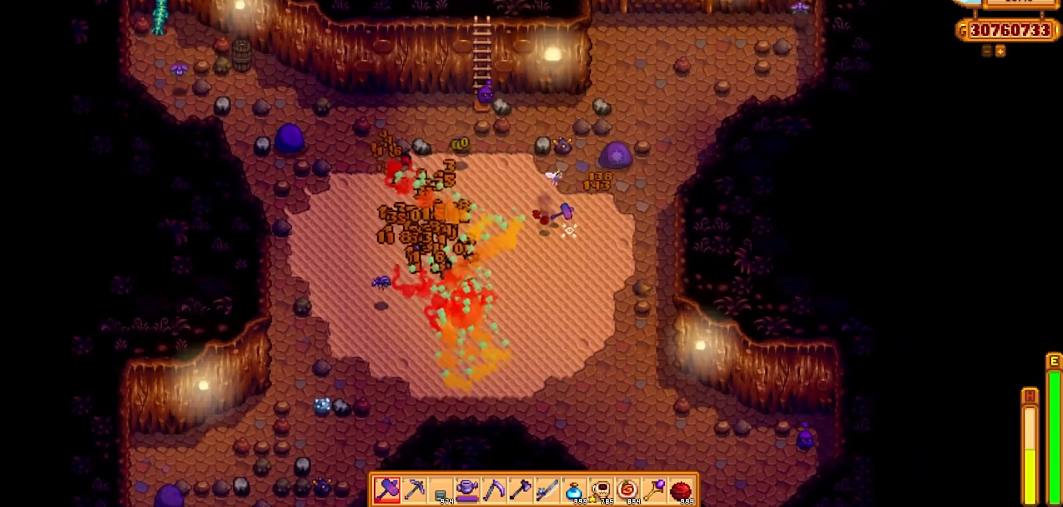The width and height of the screenshot is (1063, 507).
Task: Click the zoom-in plus button
Action: pyautogui.click(x=1000, y=51)
